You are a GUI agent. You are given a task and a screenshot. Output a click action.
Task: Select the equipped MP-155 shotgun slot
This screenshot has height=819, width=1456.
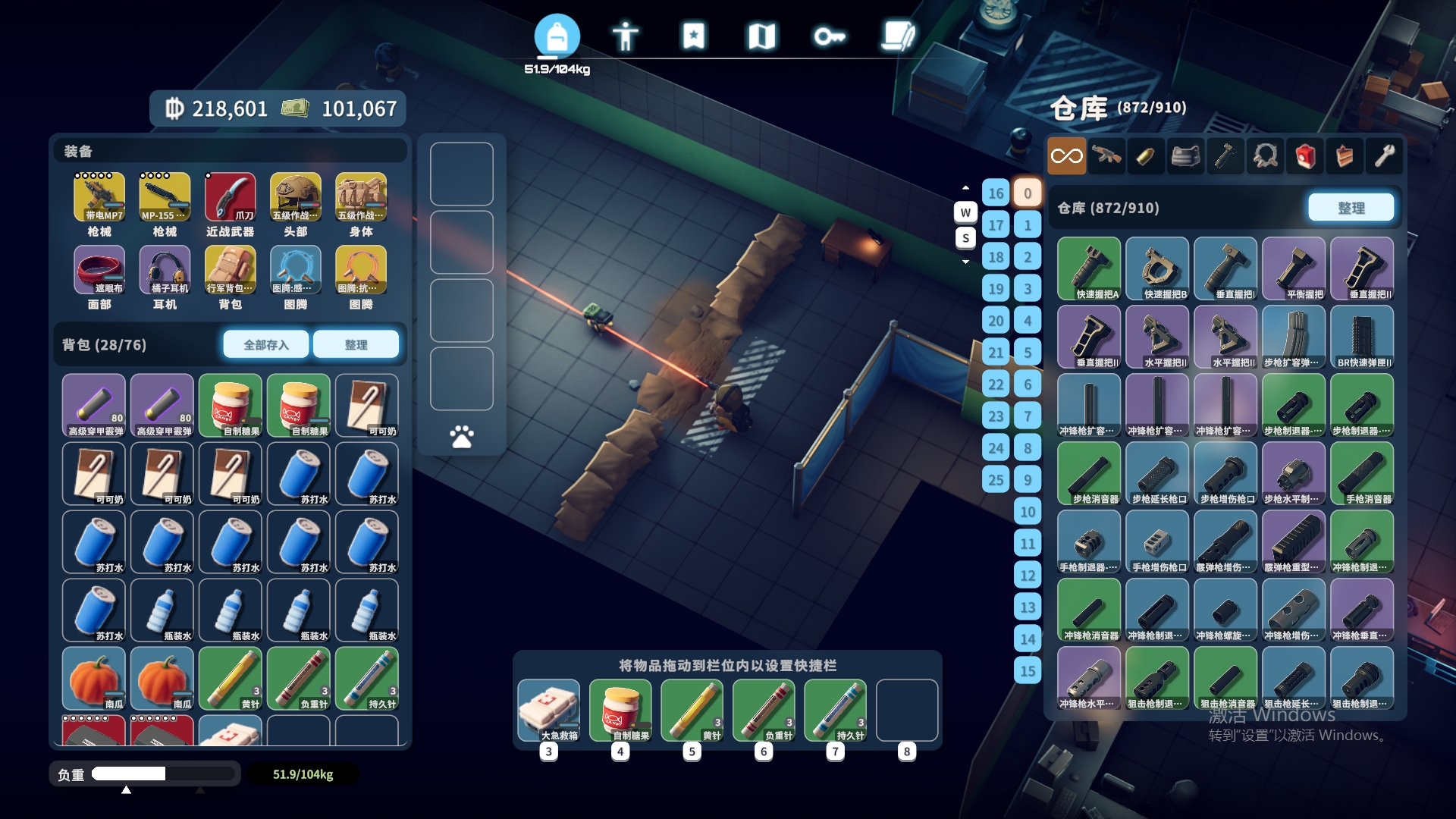coord(165,197)
